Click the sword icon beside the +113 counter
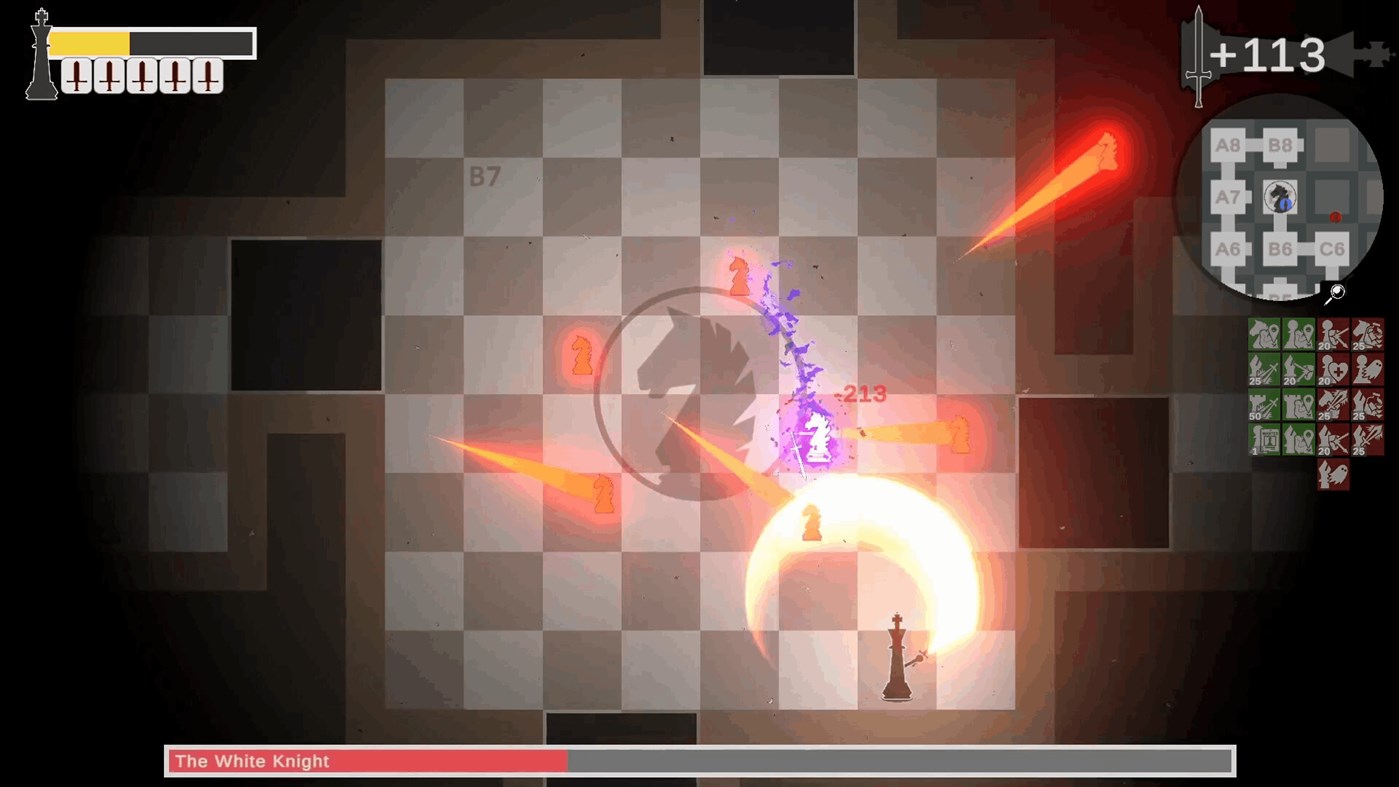This screenshot has height=787, width=1399. coord(1197,52)
